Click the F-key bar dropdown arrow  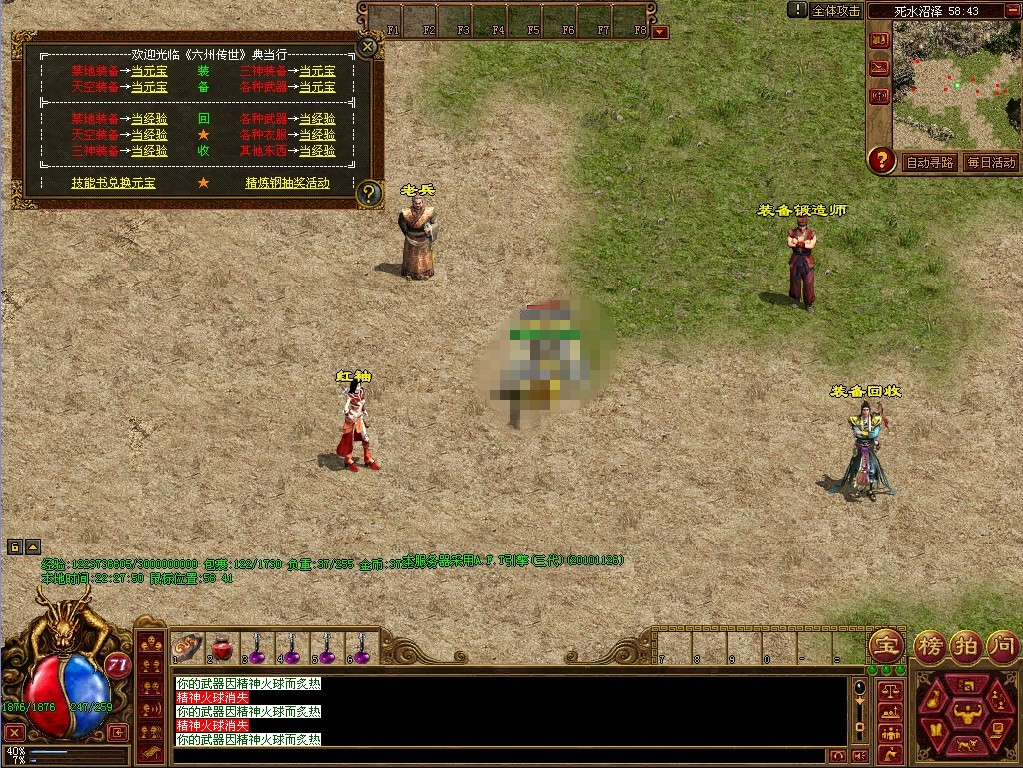point(660,31)
